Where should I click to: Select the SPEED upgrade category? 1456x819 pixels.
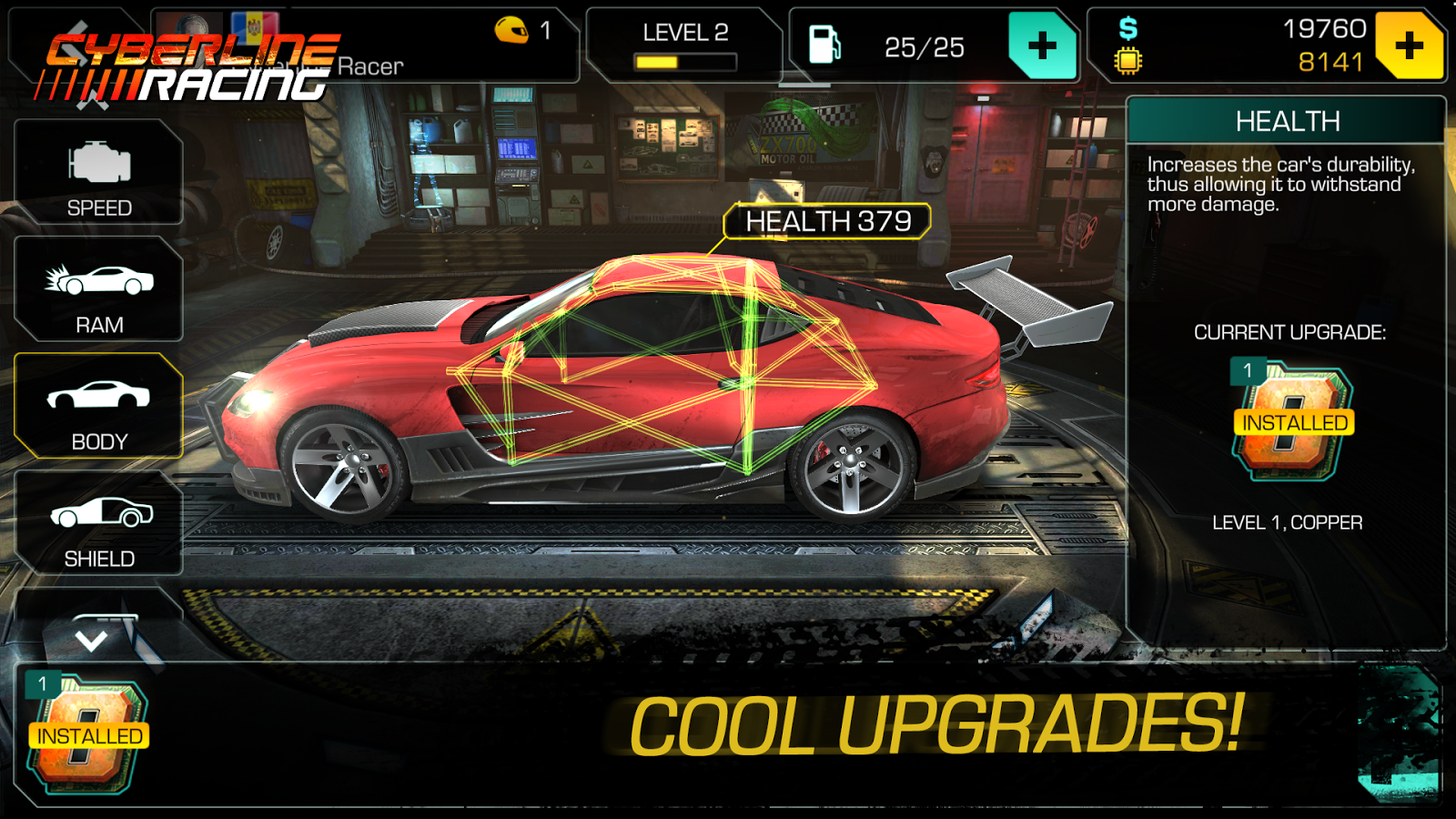pos(98,173)
